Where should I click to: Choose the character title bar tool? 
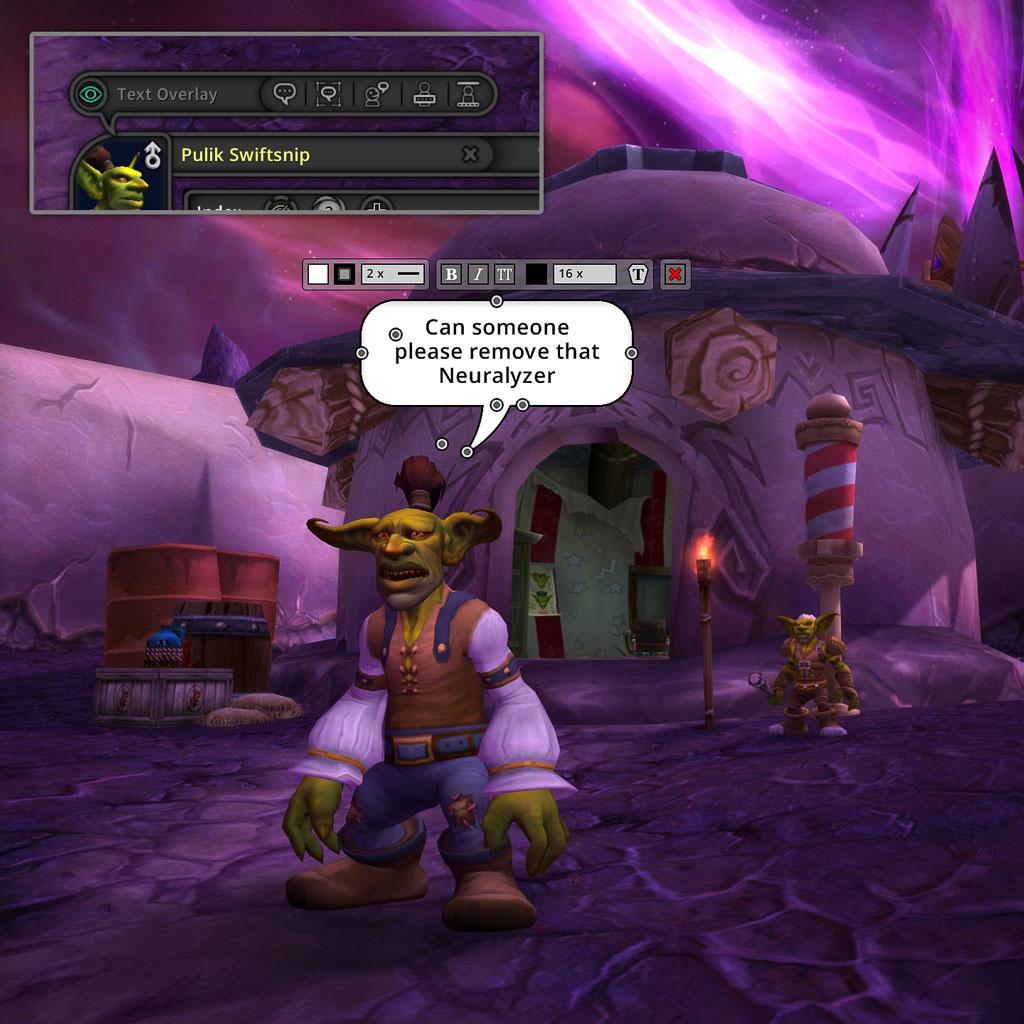click(x=467, y=94)
